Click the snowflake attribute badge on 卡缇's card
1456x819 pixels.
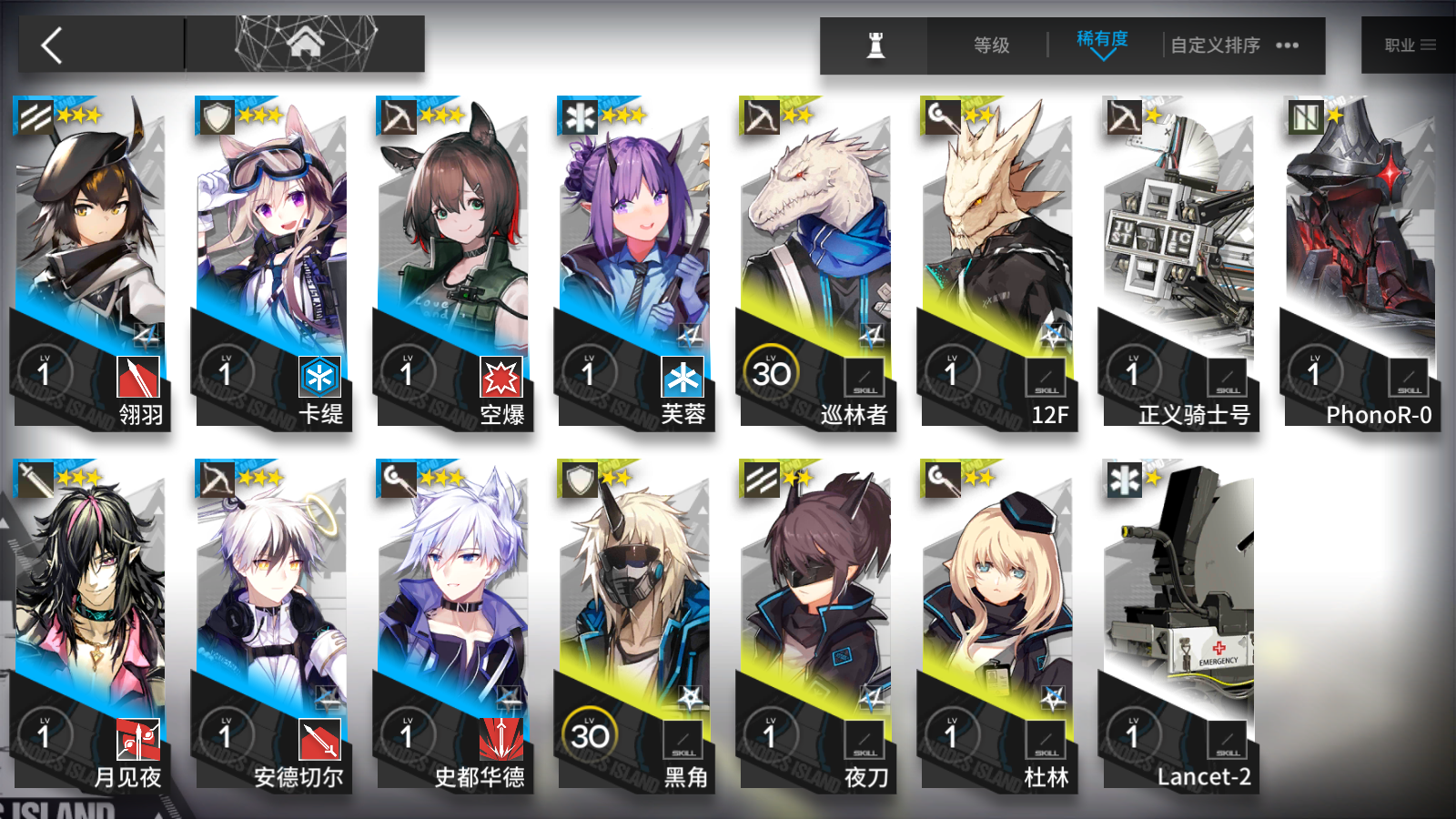322,373
